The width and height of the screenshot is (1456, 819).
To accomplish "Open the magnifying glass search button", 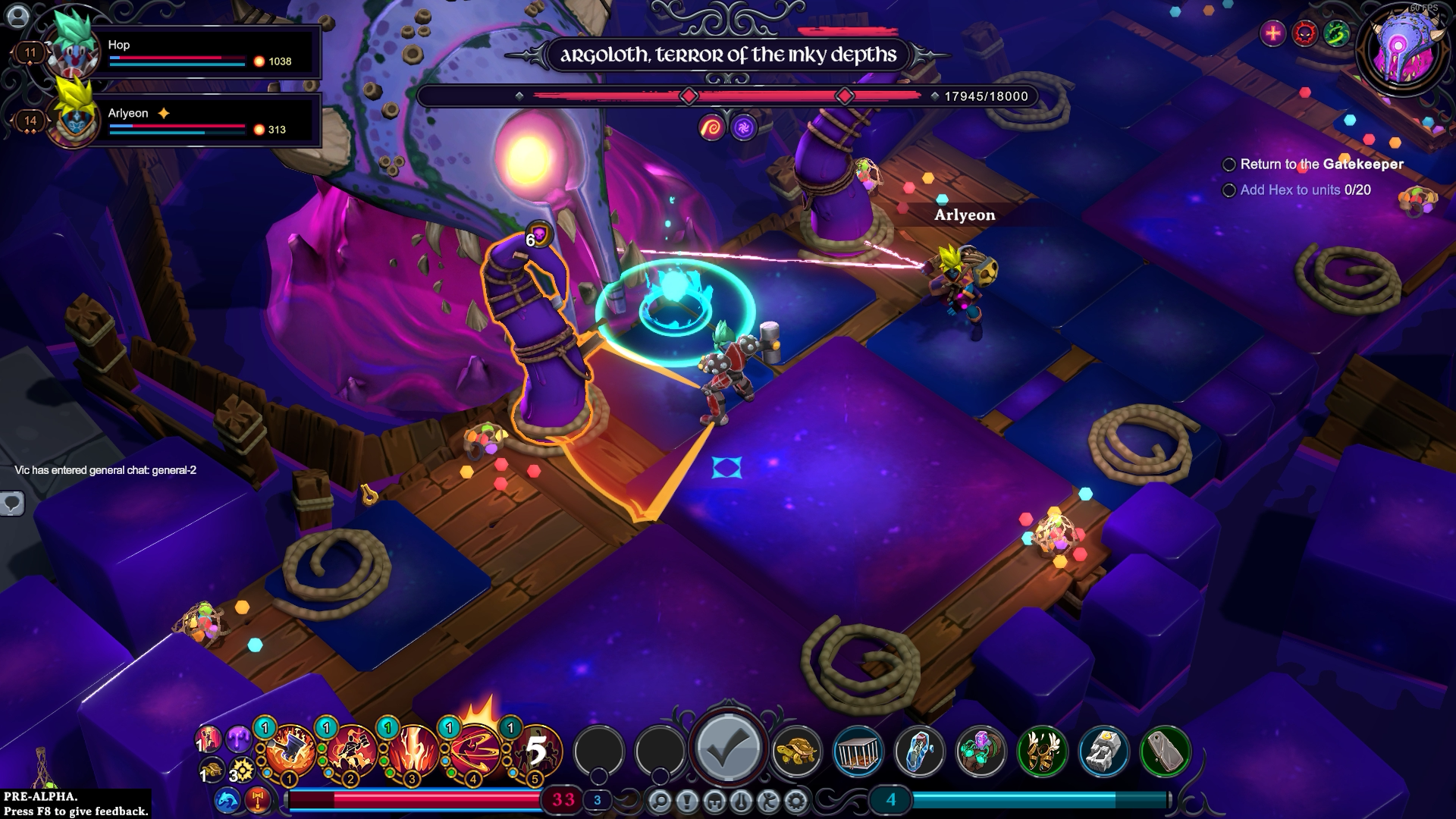I will (x=660, y=800).
